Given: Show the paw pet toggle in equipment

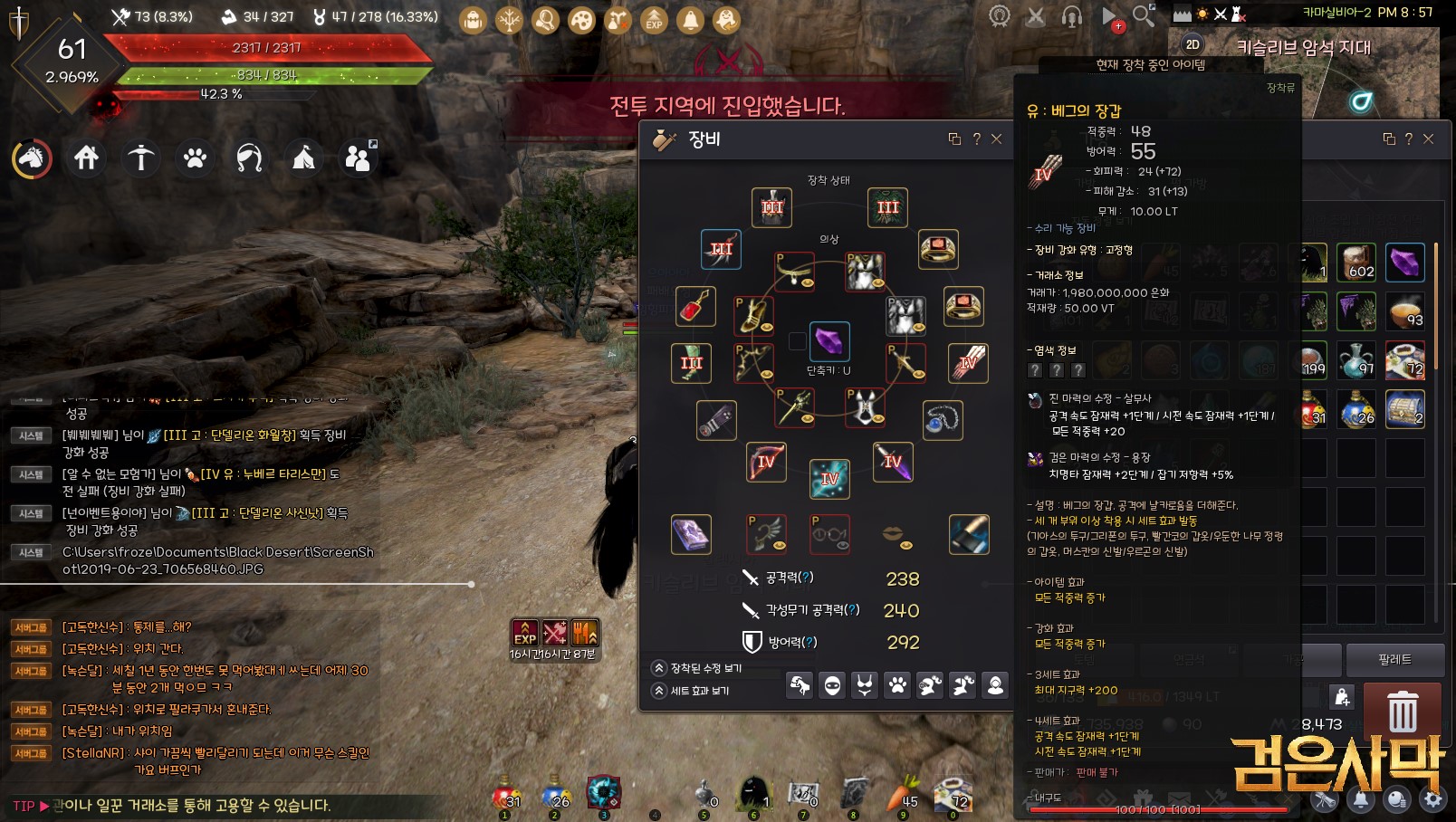Looking at the screenshot, I should [897, 685].
